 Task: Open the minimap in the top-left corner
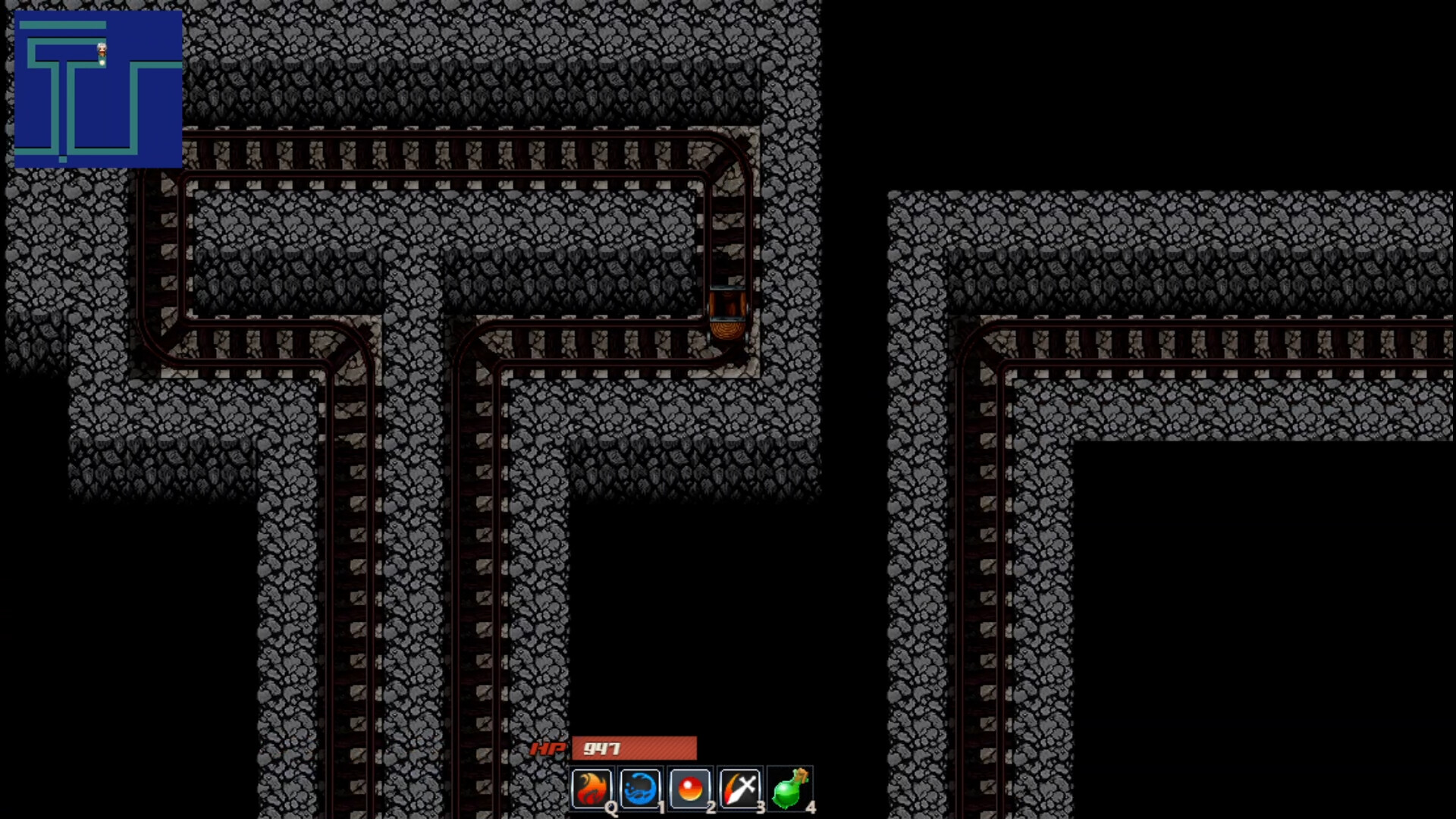point(99,87)
